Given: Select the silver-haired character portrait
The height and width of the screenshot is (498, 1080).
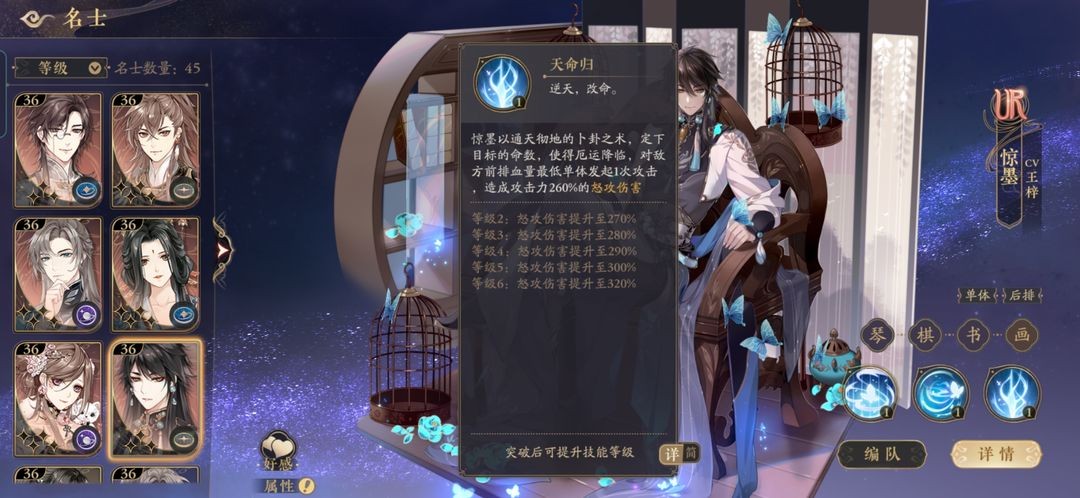Looking at the screenshot, I should (x=57, y=273).
